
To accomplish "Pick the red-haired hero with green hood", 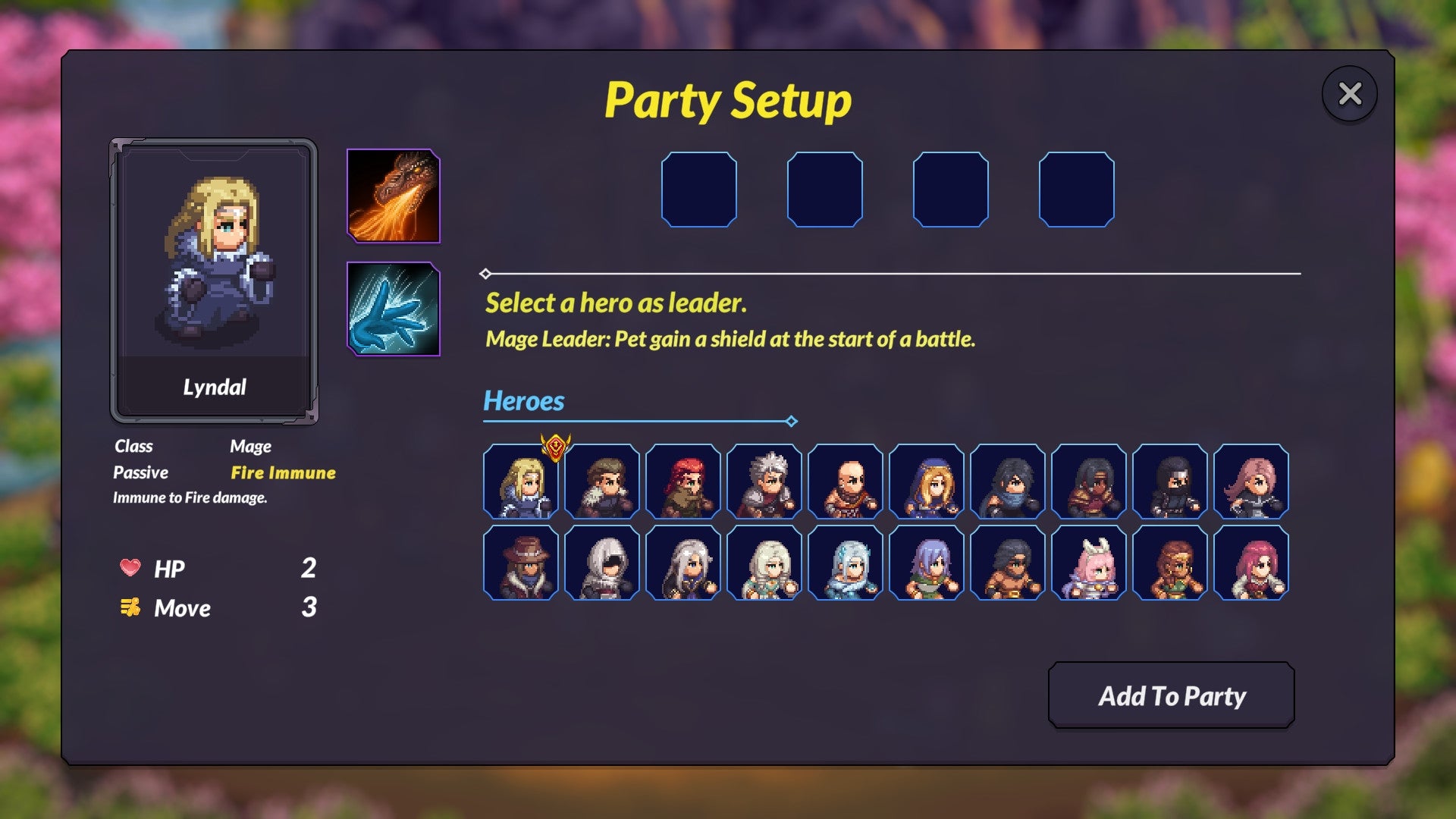I will click(x=684, y=482).
